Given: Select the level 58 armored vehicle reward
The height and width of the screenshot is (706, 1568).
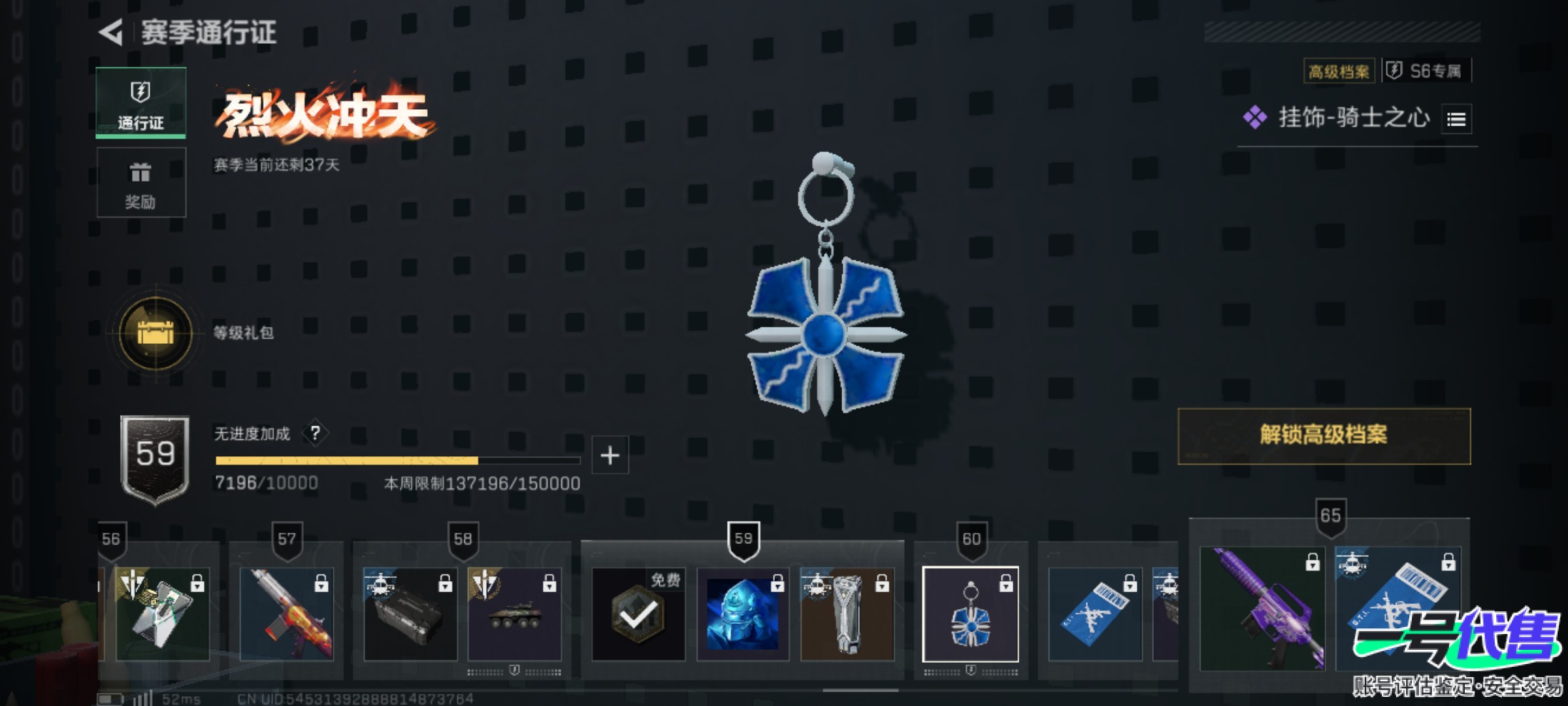Looking at the screenshot, I should (x=514, y=614).
